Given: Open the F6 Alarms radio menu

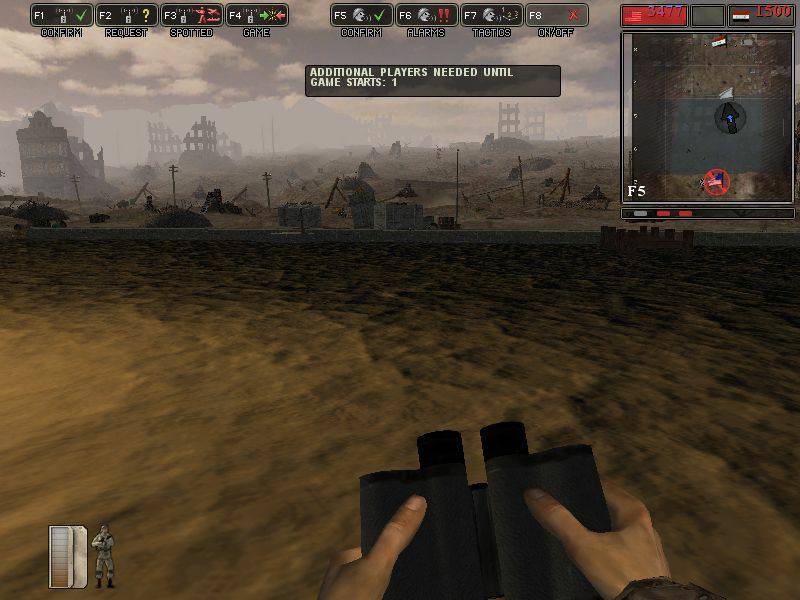Looking at the screenshot, I should pos(426,16).
